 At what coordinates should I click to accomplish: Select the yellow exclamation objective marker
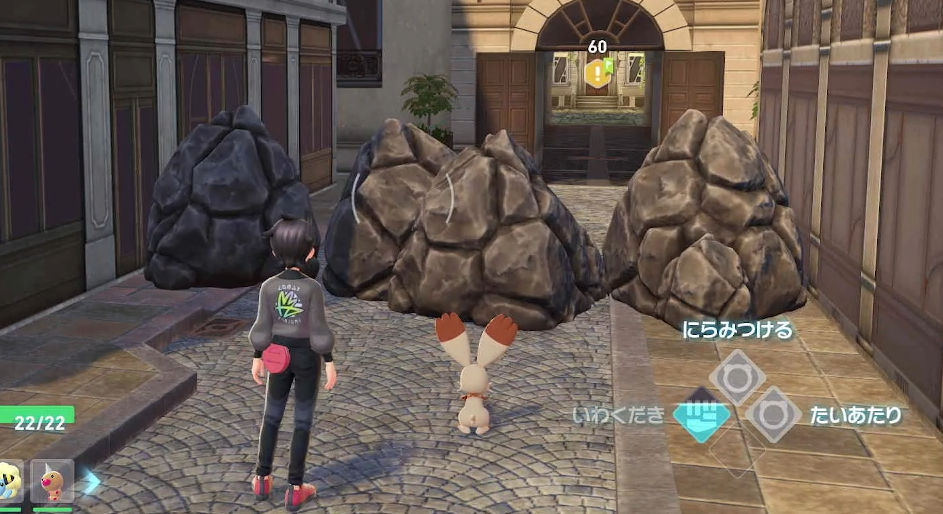coord(597,71)
